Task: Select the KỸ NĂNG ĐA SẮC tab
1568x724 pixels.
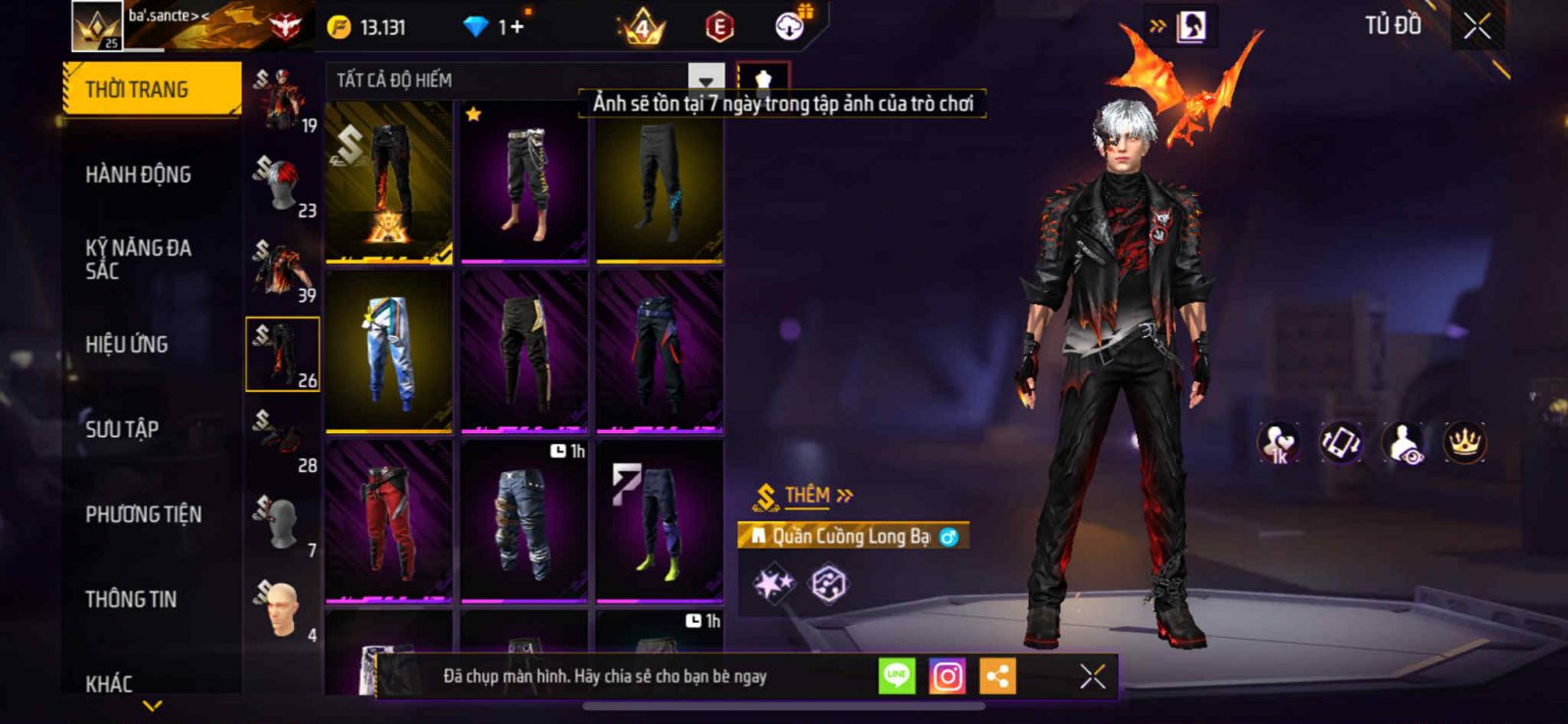Action: point(138,259)
